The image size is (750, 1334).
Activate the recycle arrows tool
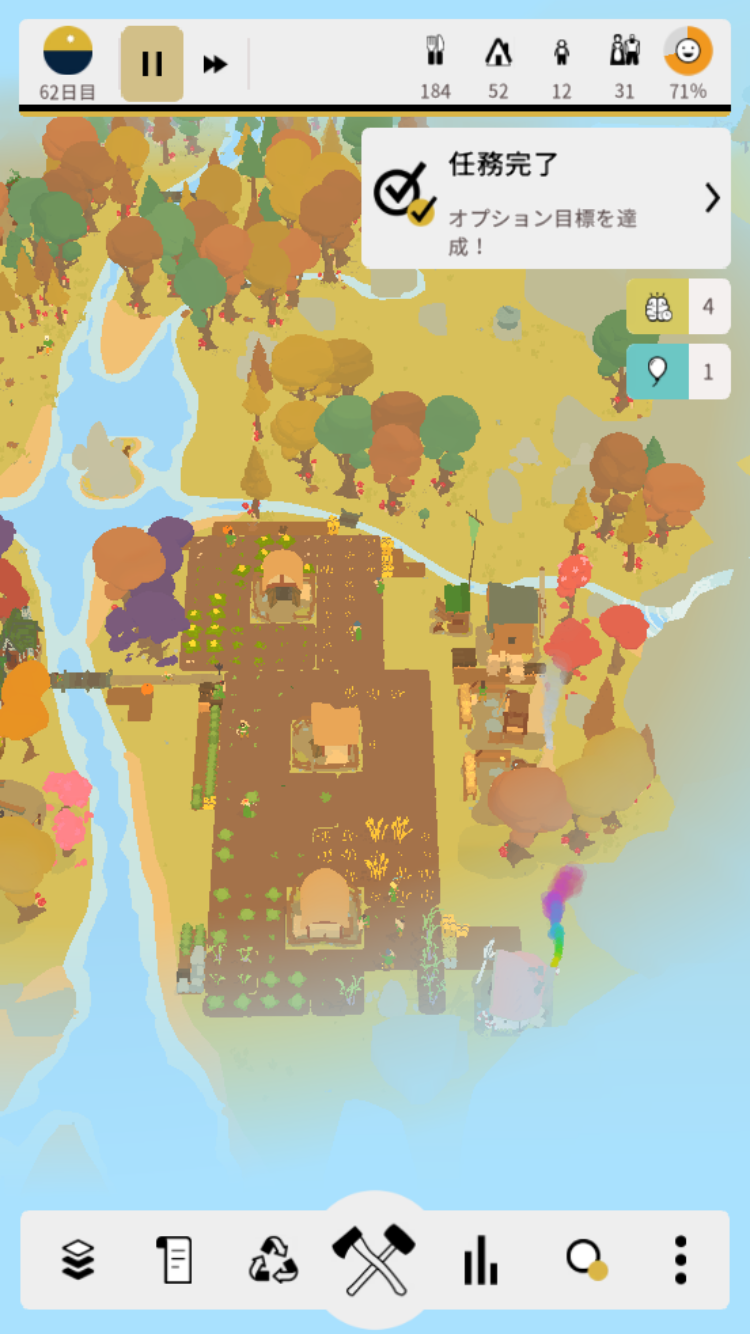(273, 1259)
